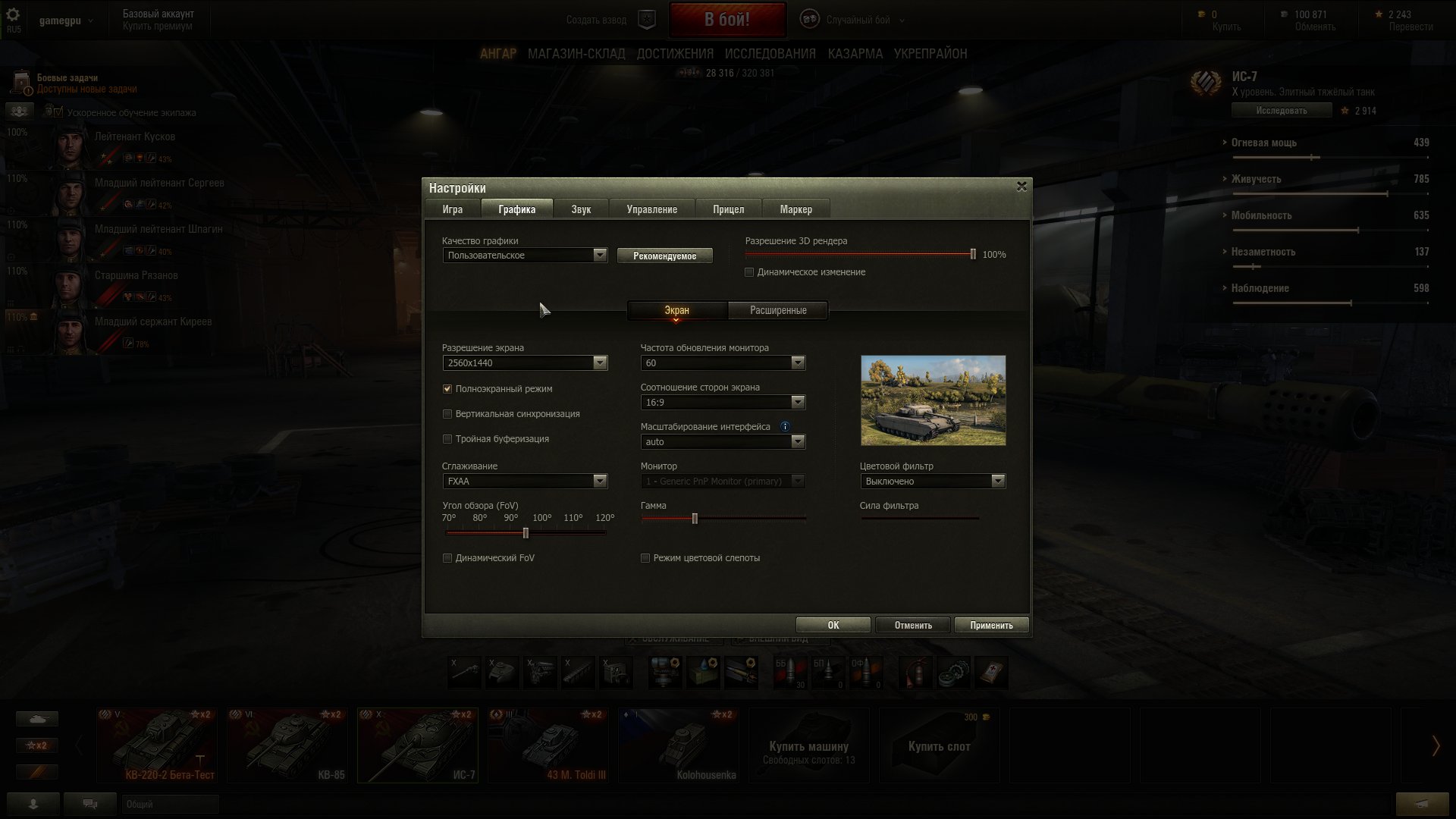Select the ББ armor-piercing shell slot
1456x819 pixels.
[x=789, y=673]
